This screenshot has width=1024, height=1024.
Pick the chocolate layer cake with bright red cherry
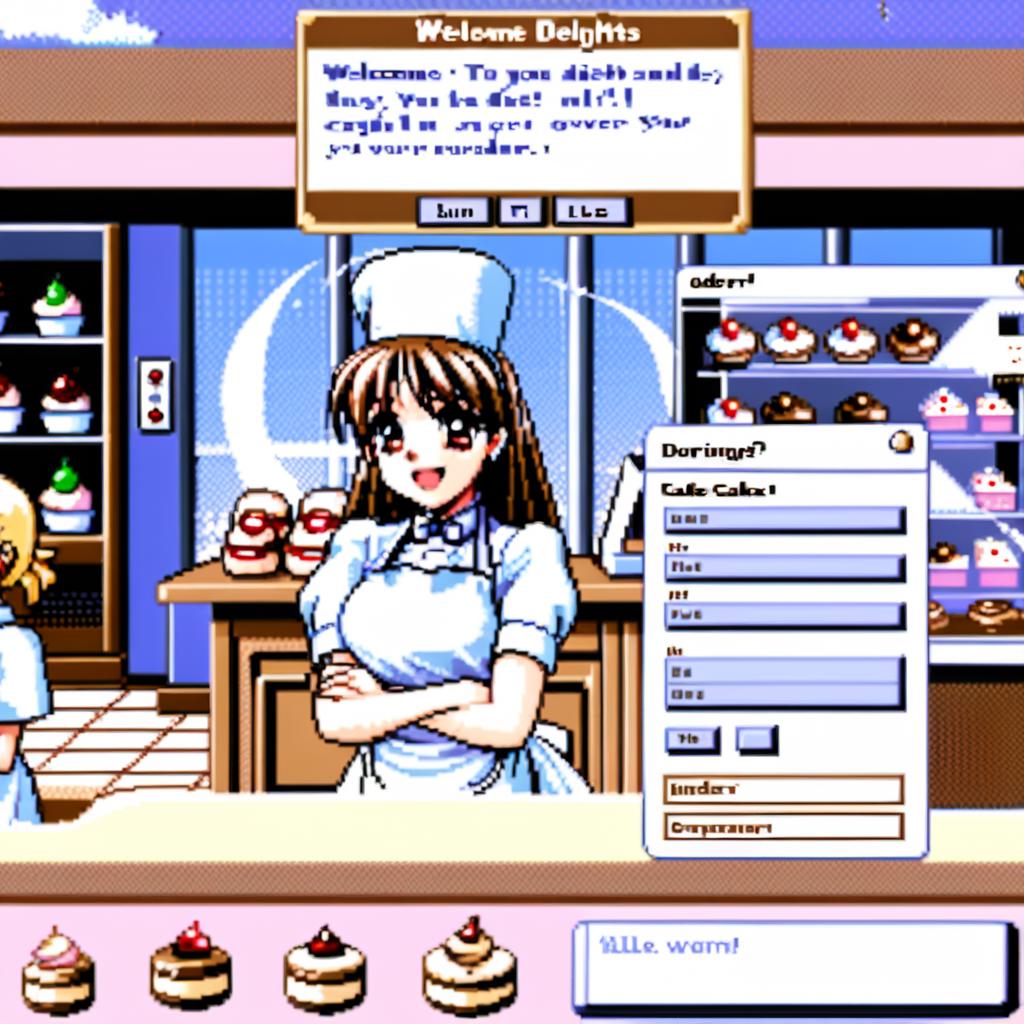pos(191,966)
